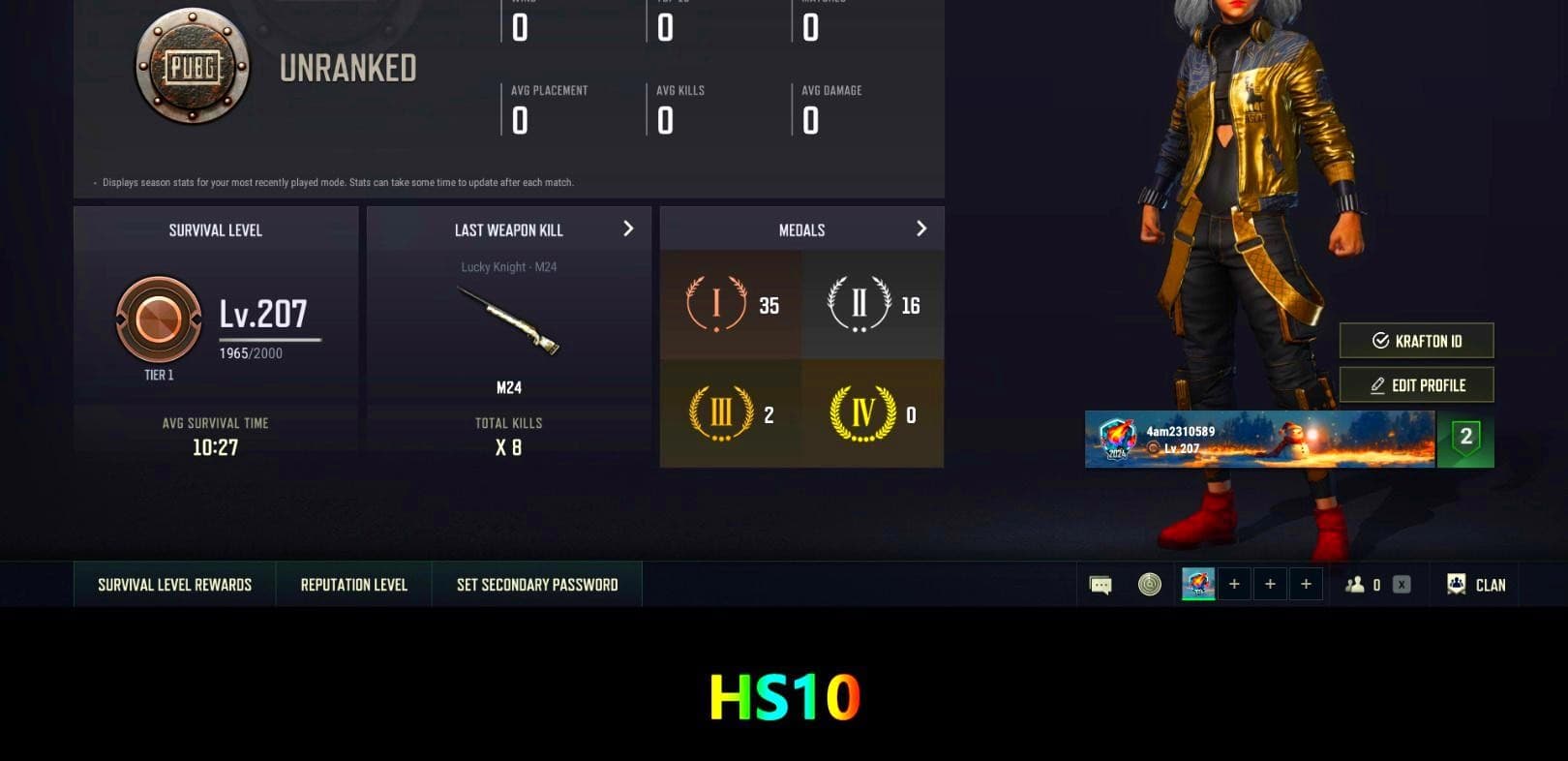Select the player avatar slot thumbnail
The image size is (1568, 761).
point(1197,584)
